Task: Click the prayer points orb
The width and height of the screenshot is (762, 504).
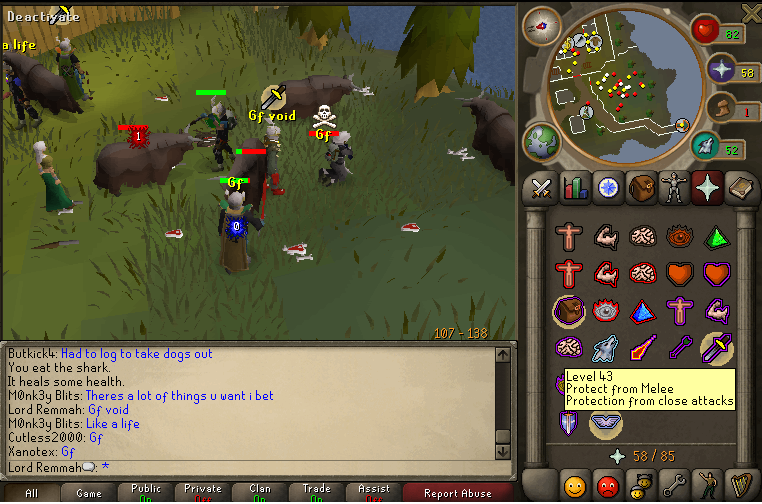Action: tap(721, 70)
